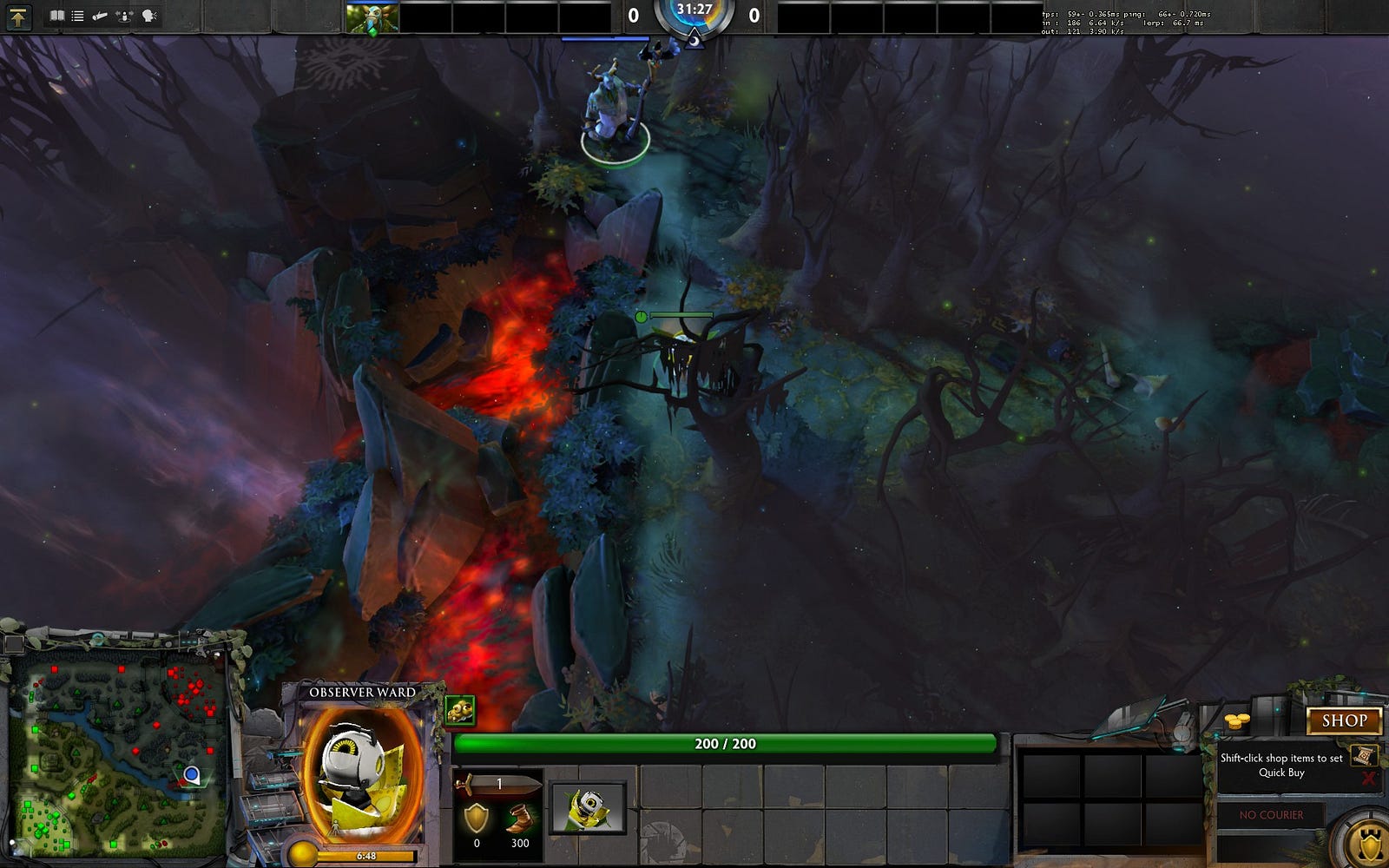Click the yellow caterpillar buff icon

point(460,711)
